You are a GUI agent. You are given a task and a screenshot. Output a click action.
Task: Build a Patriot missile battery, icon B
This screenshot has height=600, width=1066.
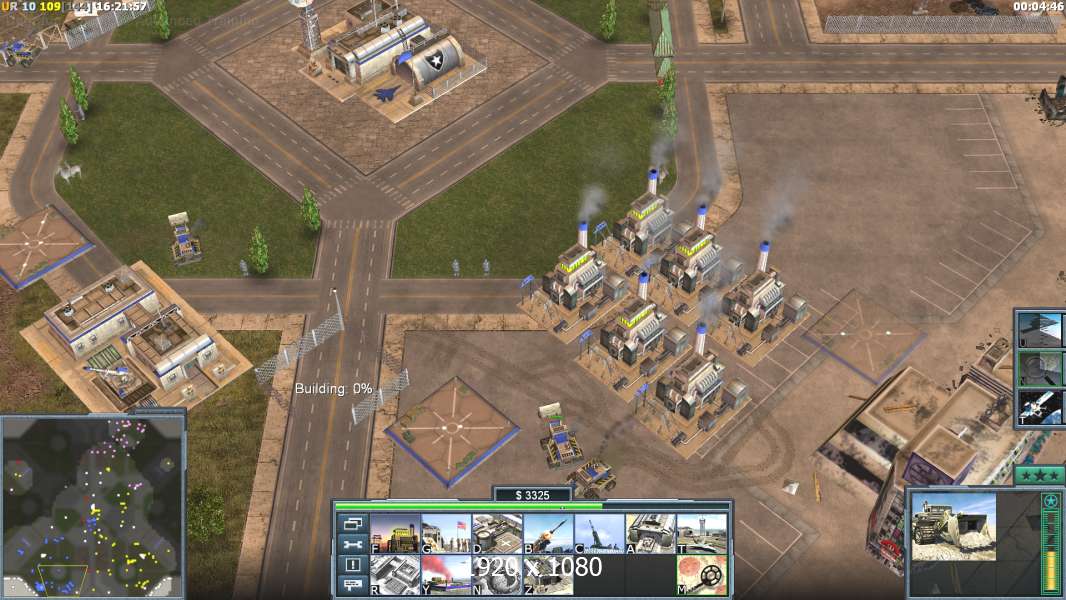[547, 533]
